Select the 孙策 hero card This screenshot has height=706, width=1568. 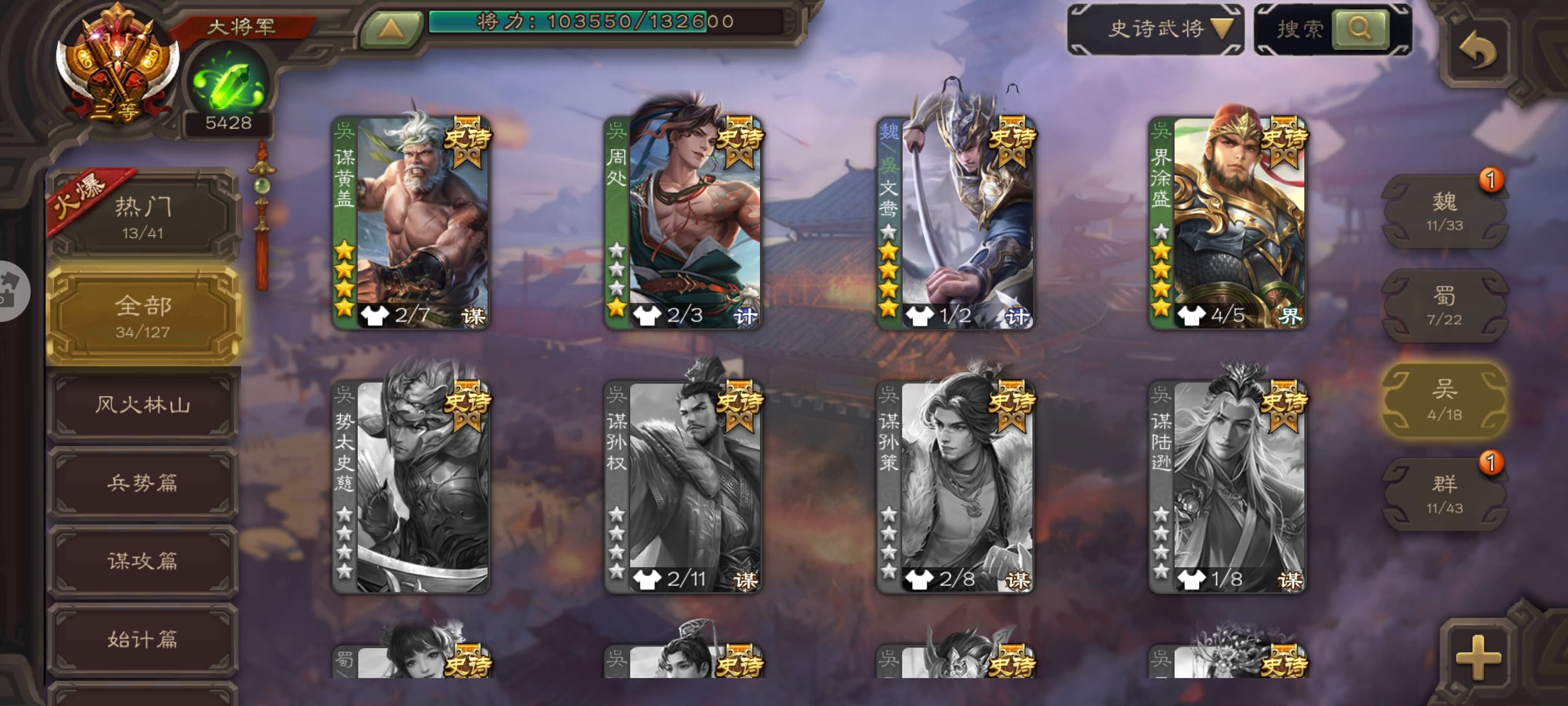(x=955, y=487)
